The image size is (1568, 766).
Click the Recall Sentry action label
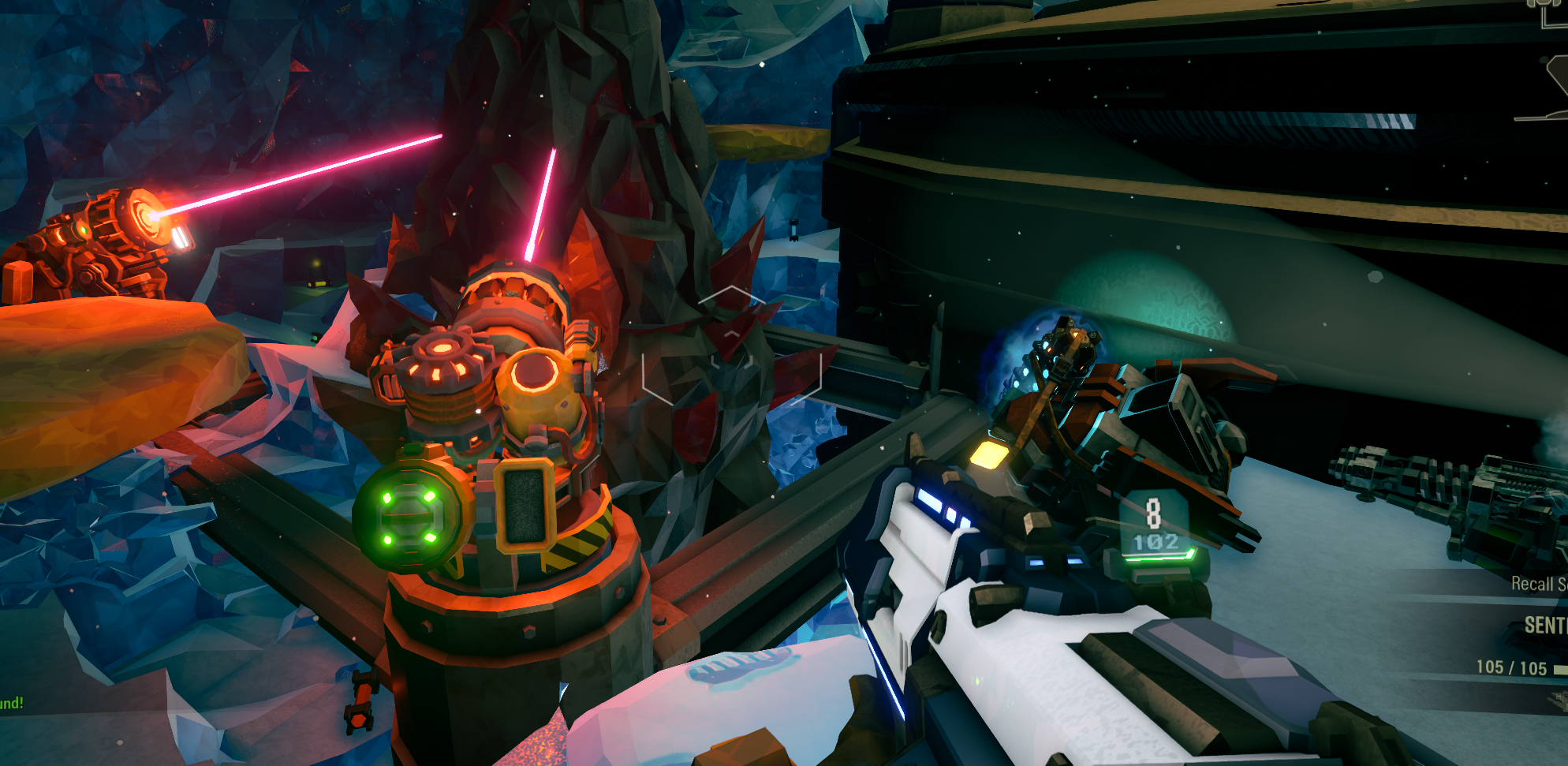1538,584
